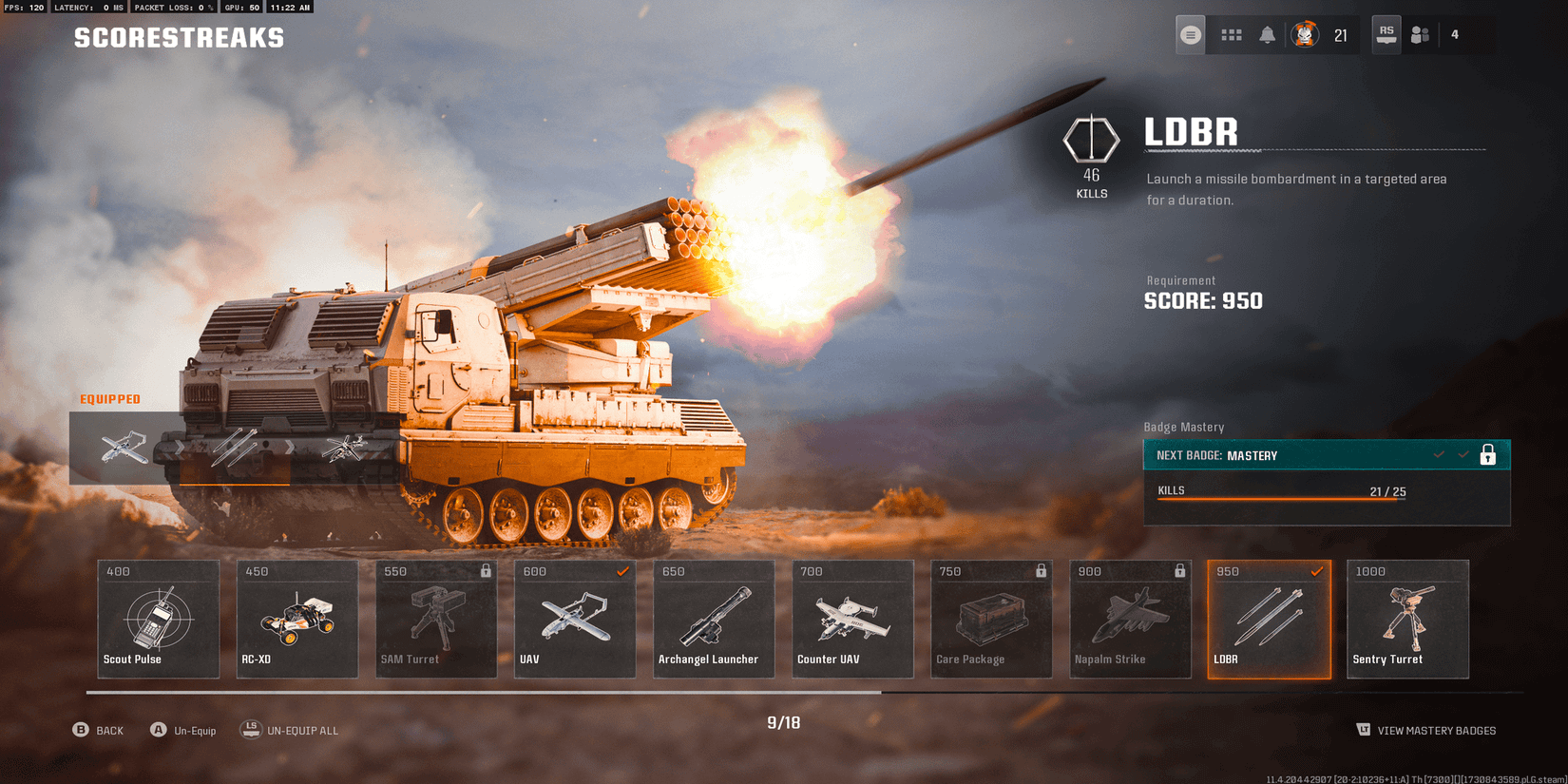Image resolution: width=1568 pixels, height=784 pixels.
Task: Select the Scout Pulse scorestreak
Action: pyautogui.click(x=158, y=619)
